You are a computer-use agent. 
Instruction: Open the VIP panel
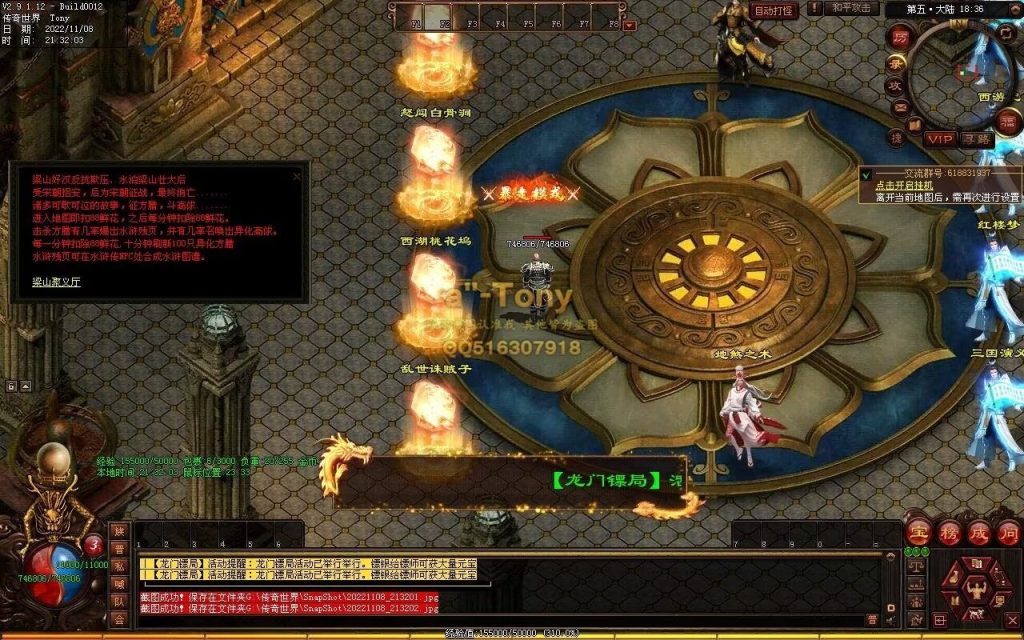pyautogui.click(x=939, y=139)
